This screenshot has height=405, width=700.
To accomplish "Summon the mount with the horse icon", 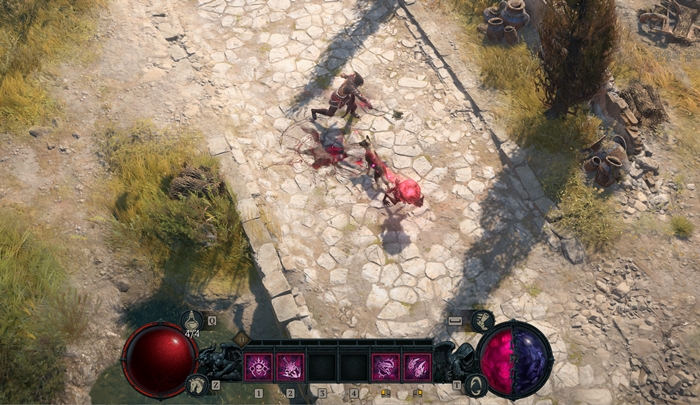I will 198,383.
